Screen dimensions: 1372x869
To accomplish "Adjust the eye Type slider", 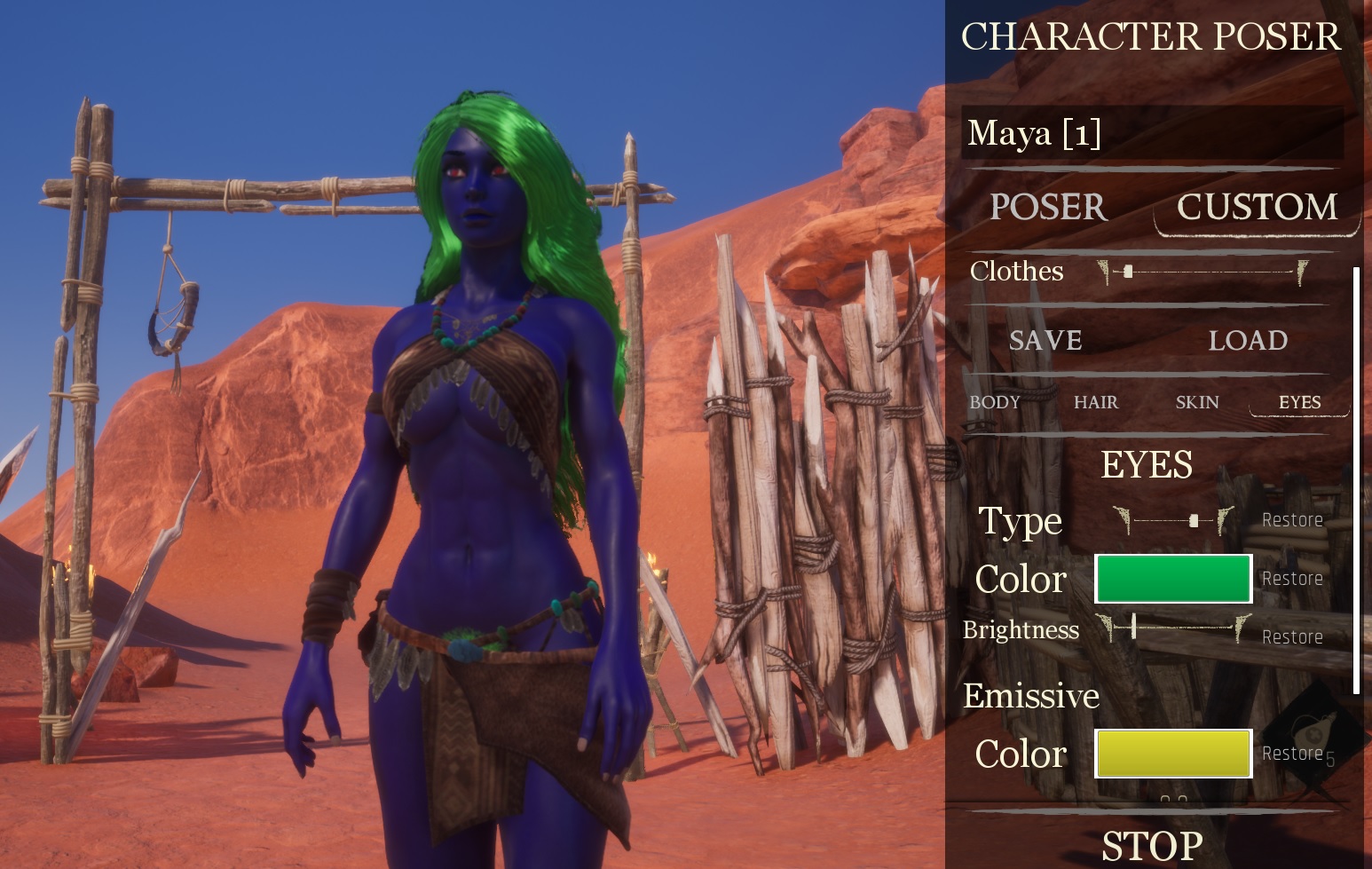I will coord(1194,520).
